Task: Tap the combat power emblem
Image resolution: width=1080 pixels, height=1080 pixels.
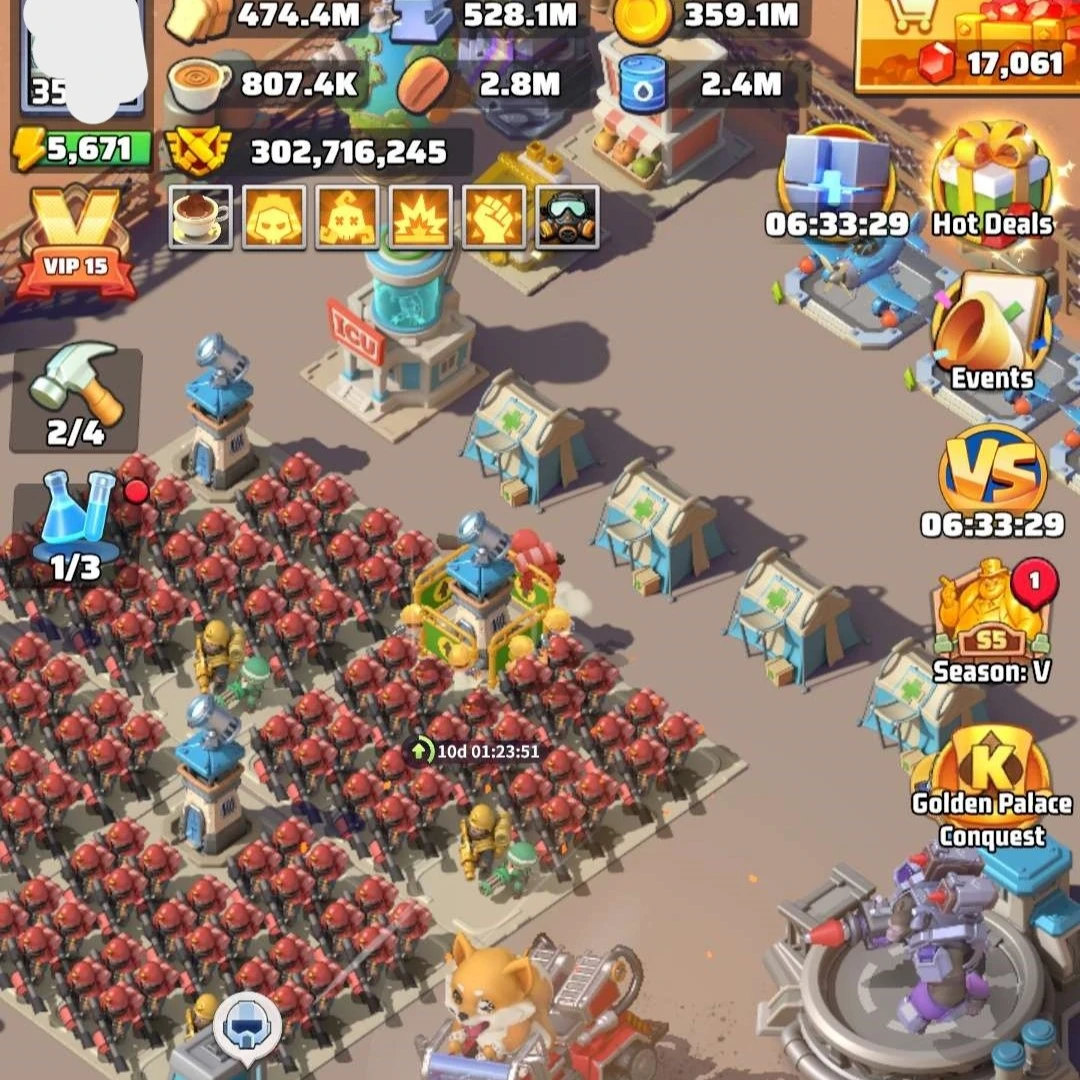Action: coord(197,152)
